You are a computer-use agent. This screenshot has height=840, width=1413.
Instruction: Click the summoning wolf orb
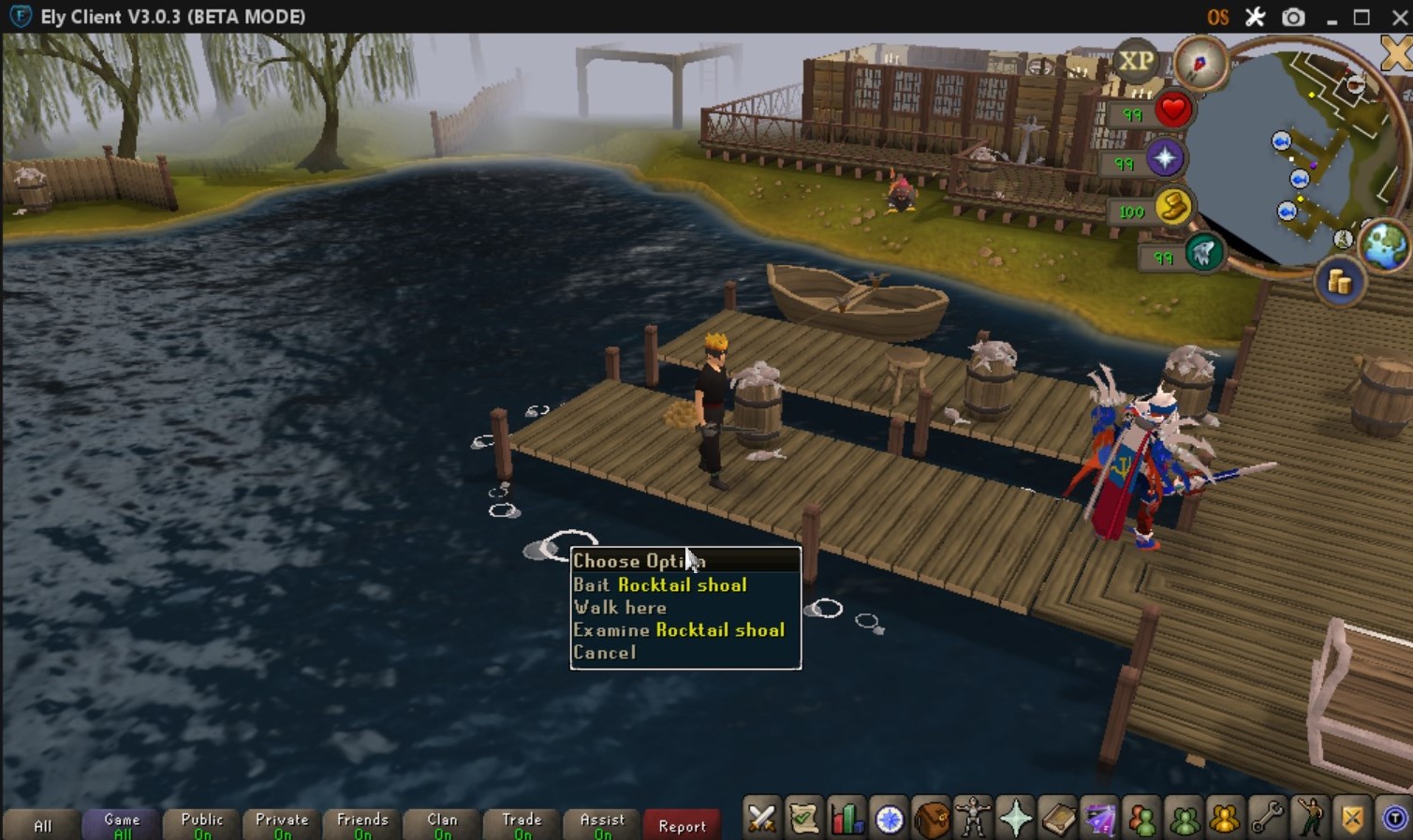coord(1203,253)
